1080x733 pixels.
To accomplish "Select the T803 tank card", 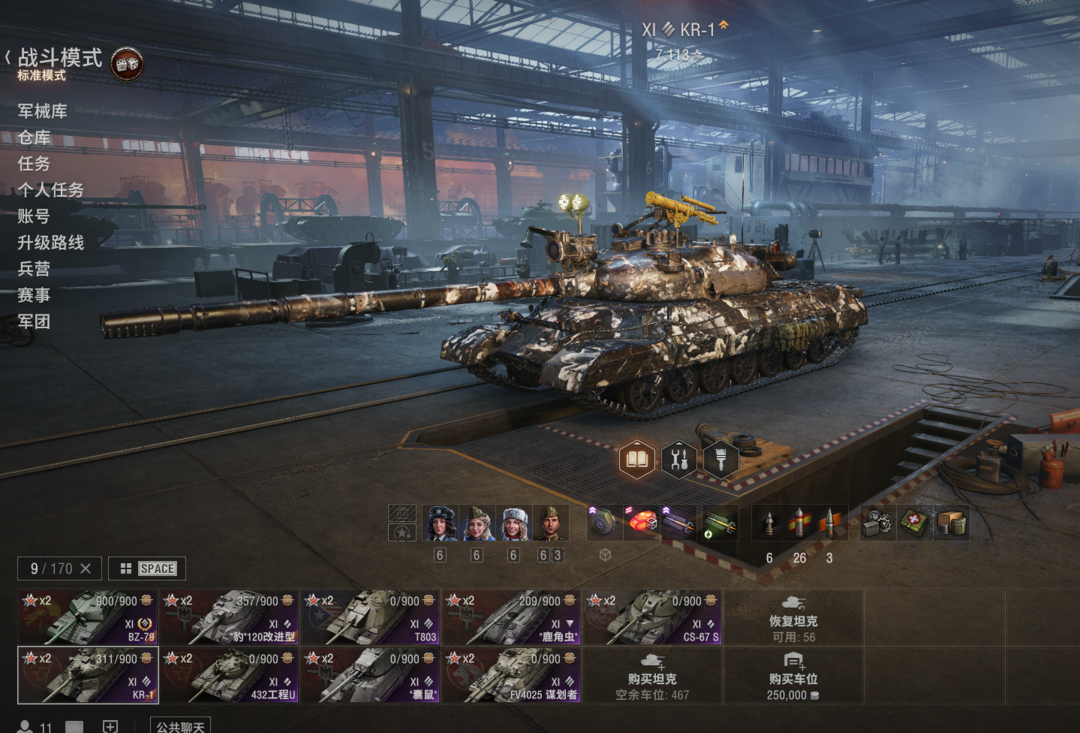I will (370, 617).
